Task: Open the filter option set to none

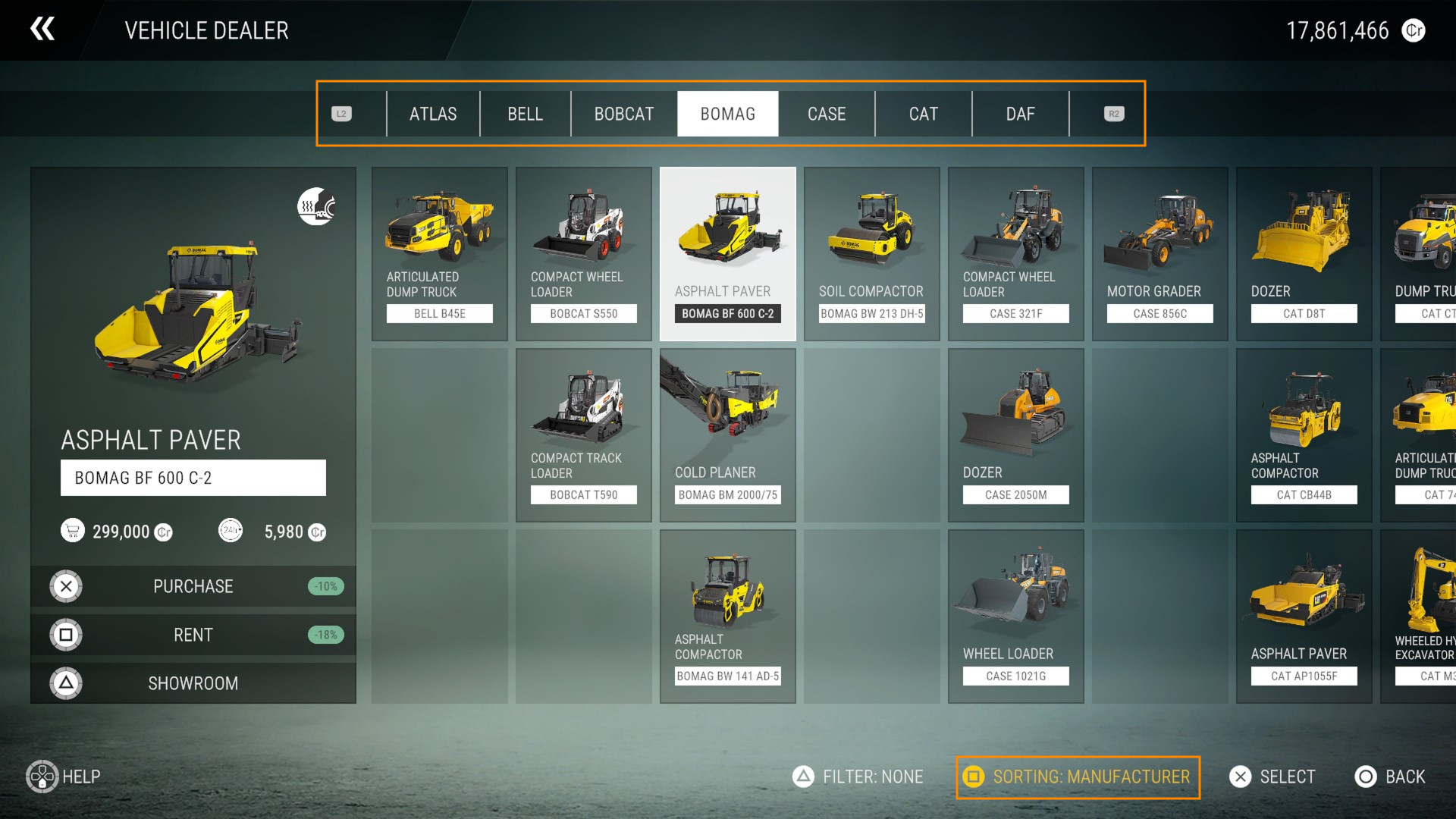Action: click(858, 777)
